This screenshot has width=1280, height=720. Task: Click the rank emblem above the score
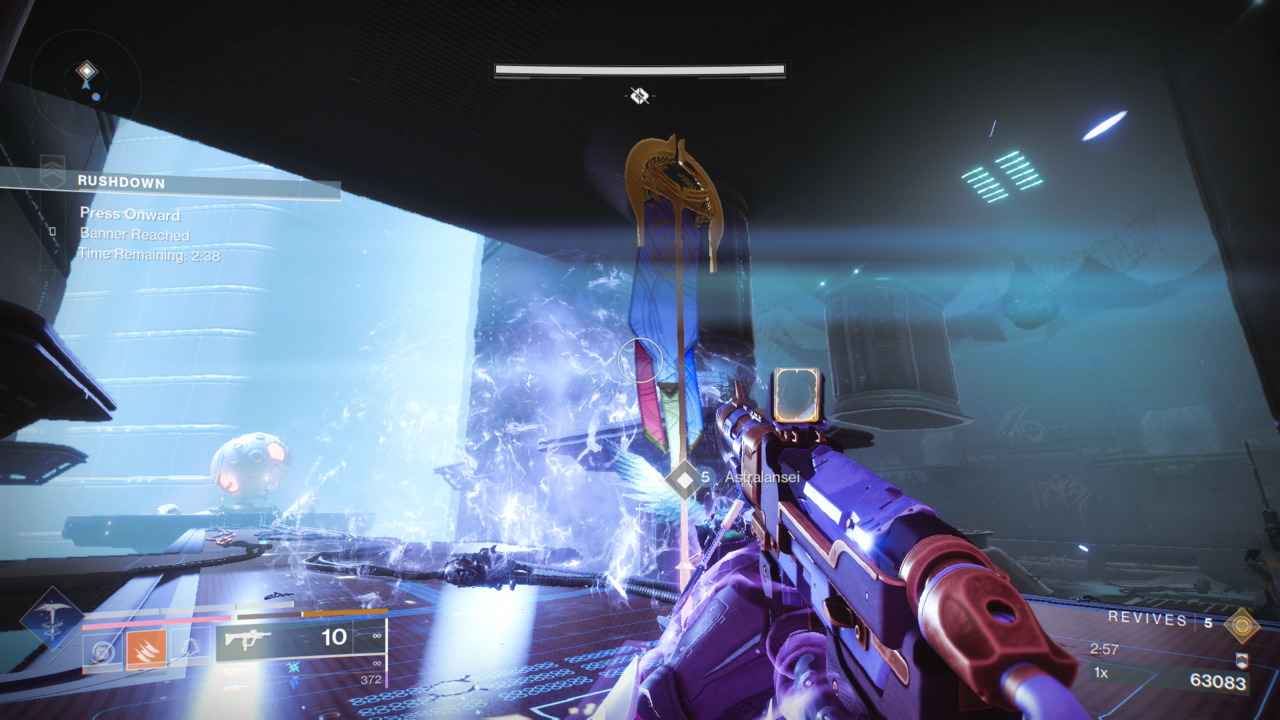coord(1241,660)
